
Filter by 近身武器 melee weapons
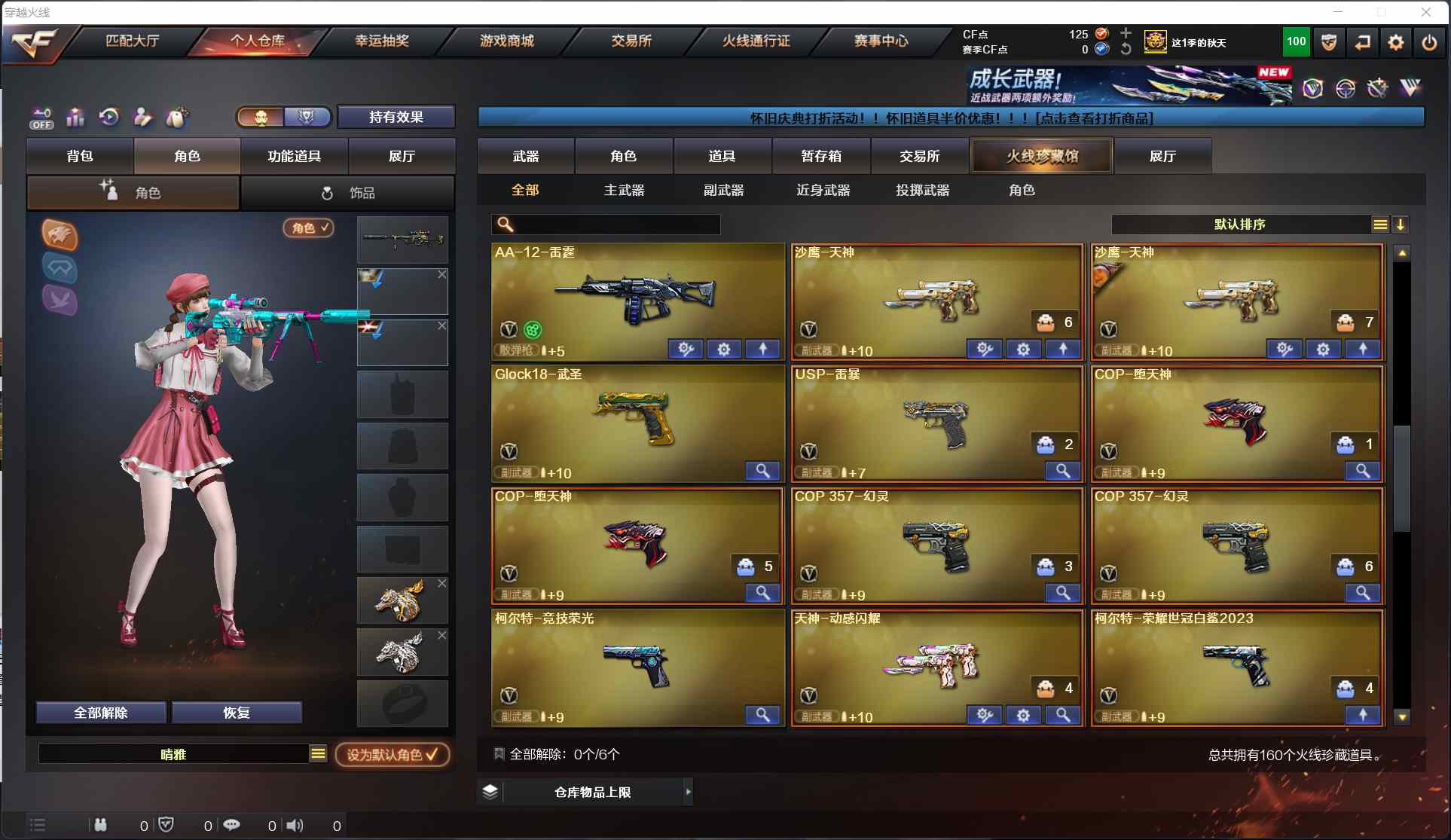[x=823, y=191]
